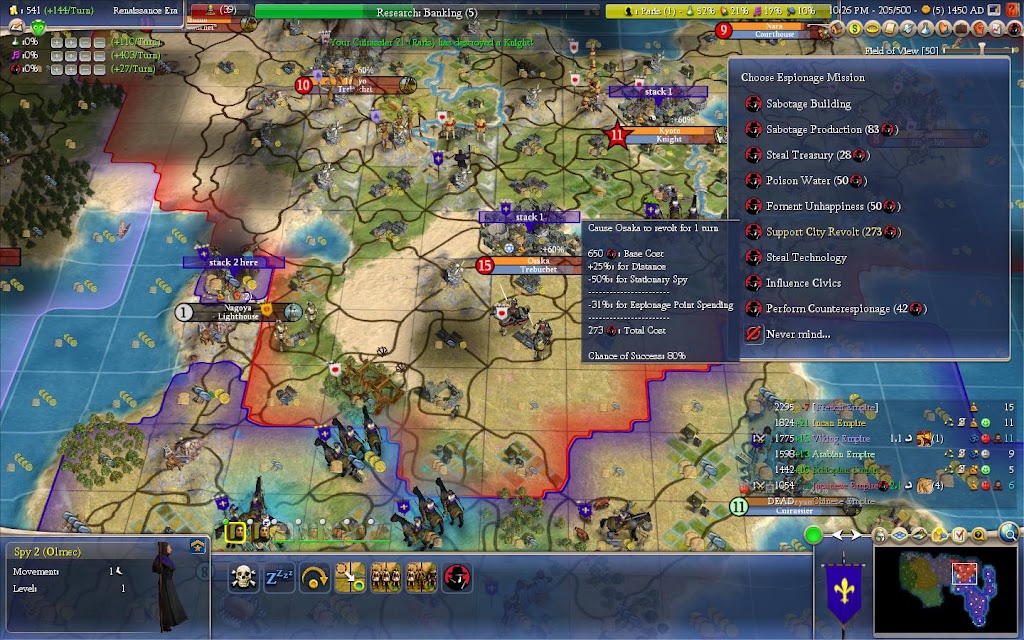The width and height of the screenshot is (1024, 640).
Task: Select the Poison Water mission
Action: pyautogui.click(x=800, y=181)
